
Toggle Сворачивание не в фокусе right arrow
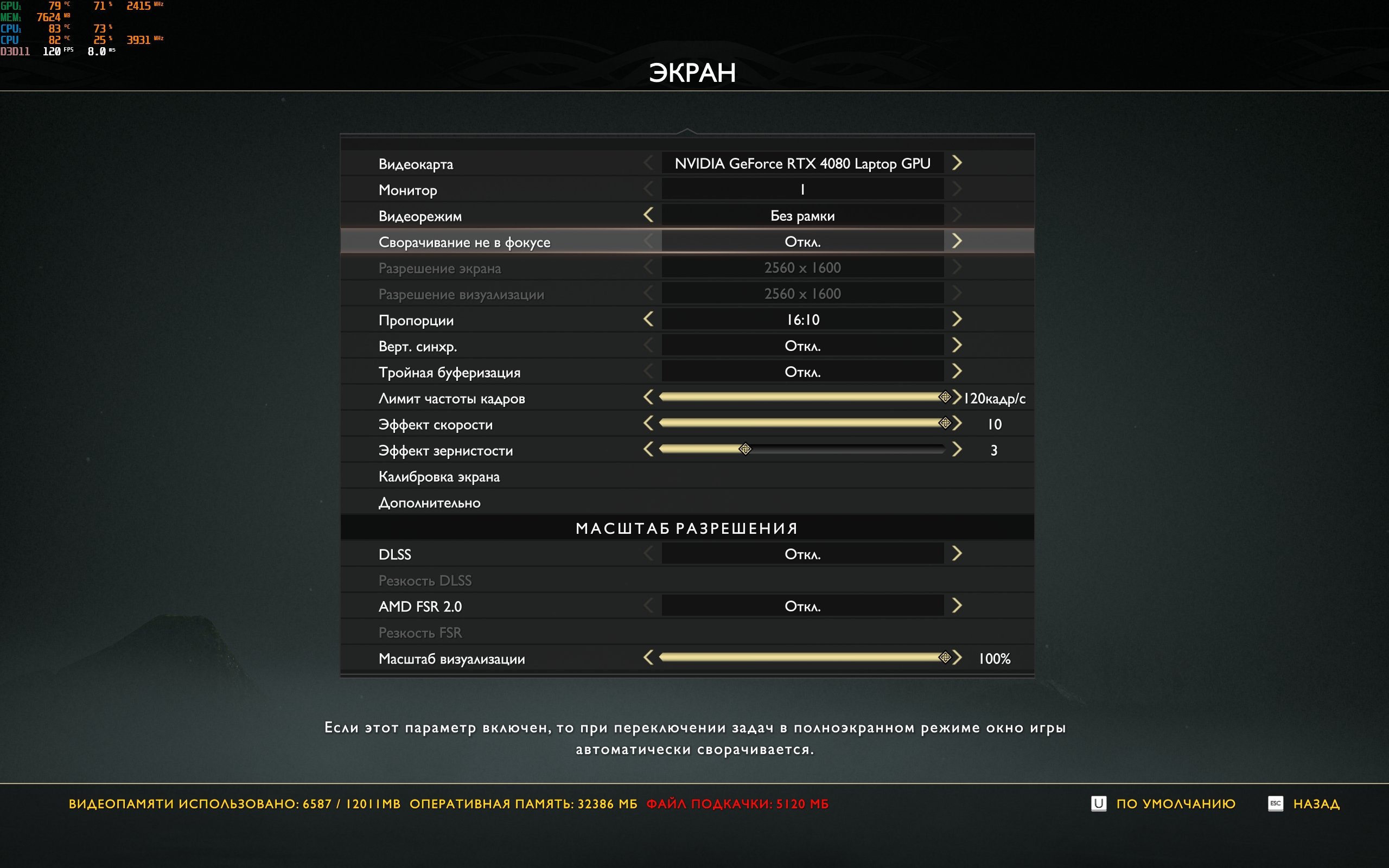[956, 241]
